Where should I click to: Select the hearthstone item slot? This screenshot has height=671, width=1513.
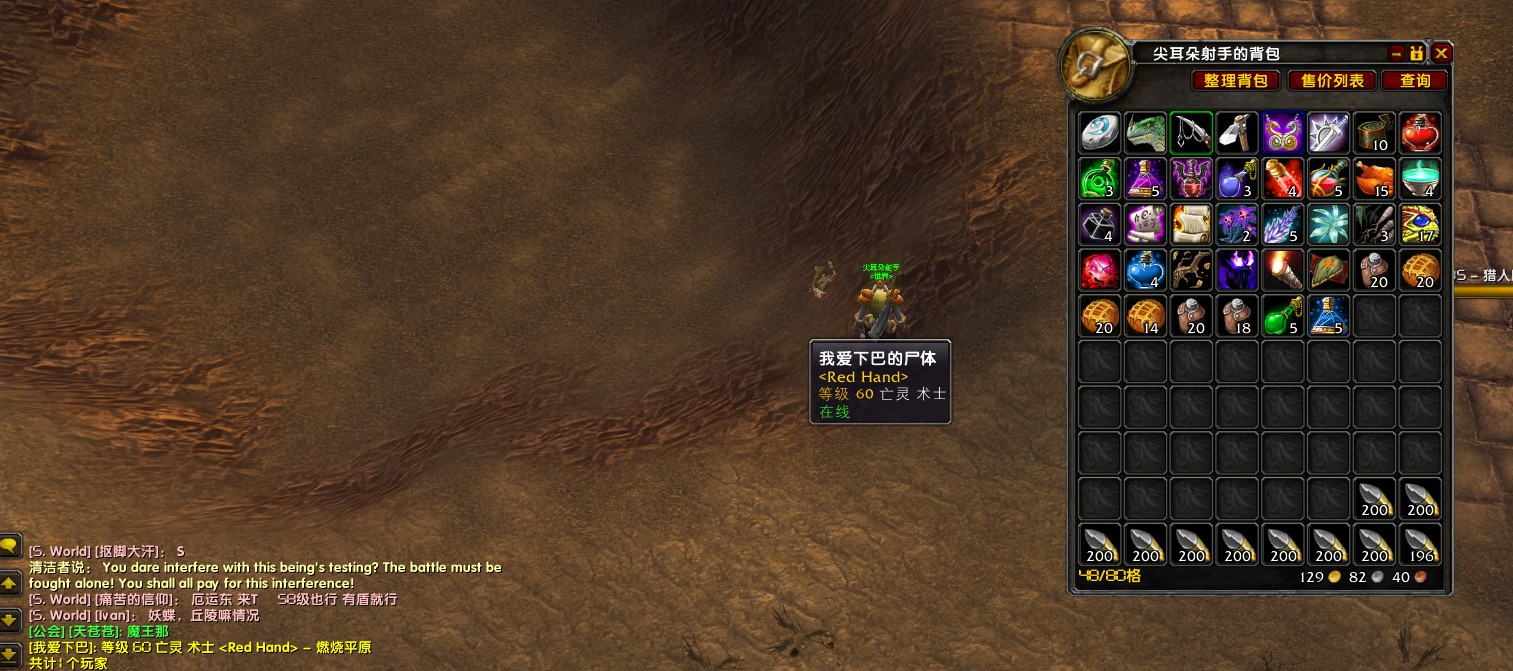click(x=1100, y=132)
